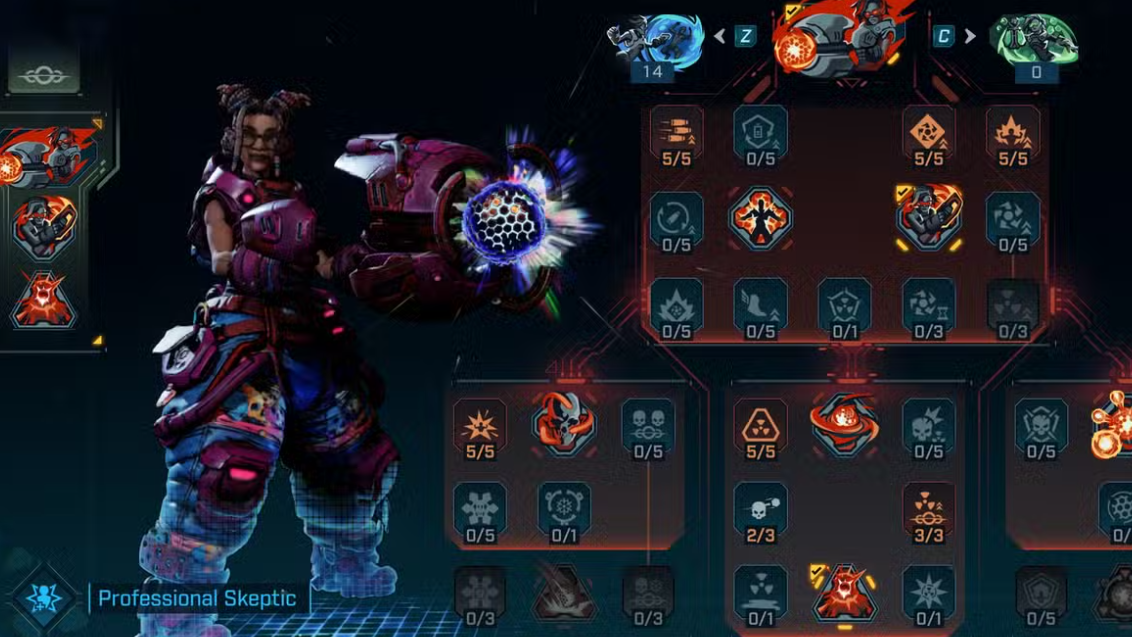Choose the exploding figure augment node

point(761,217)
